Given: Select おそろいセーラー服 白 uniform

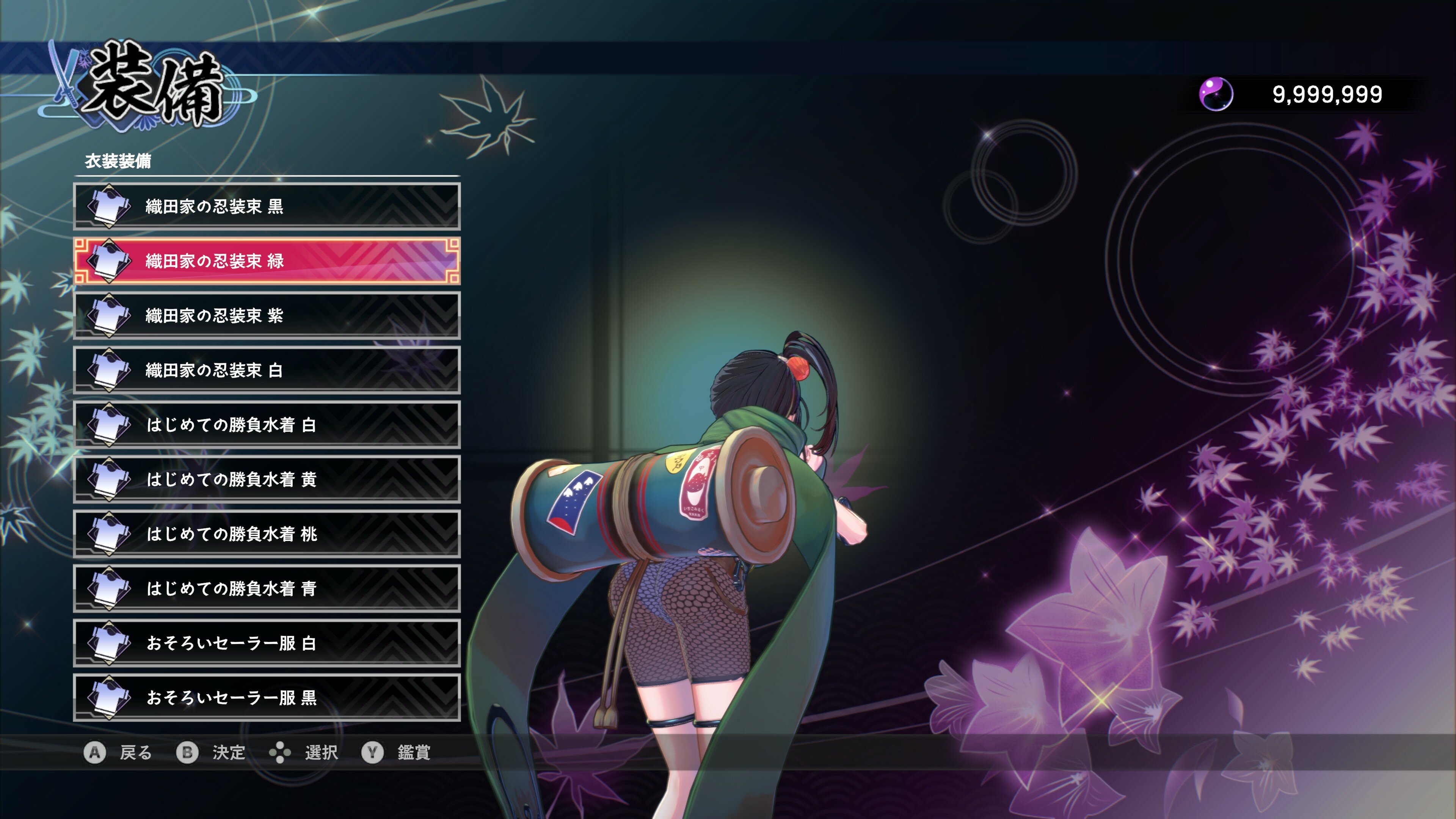Looking at the screenshot, I should (x=267, y=643).
